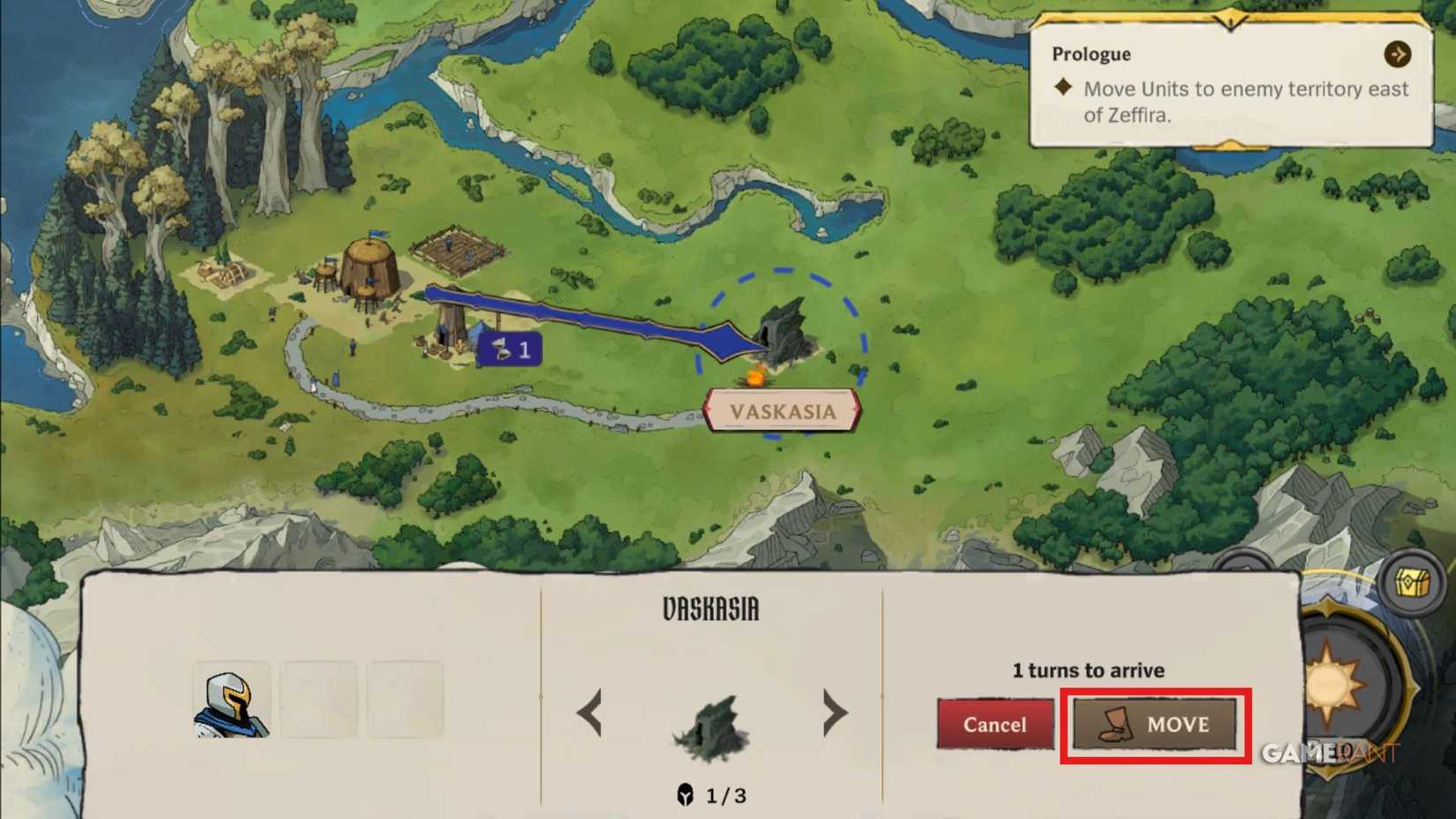The width and height of the screenshot is (1456, 819).
Task: Open the treasure chest rewards icon
Action: click(1413, 583)
